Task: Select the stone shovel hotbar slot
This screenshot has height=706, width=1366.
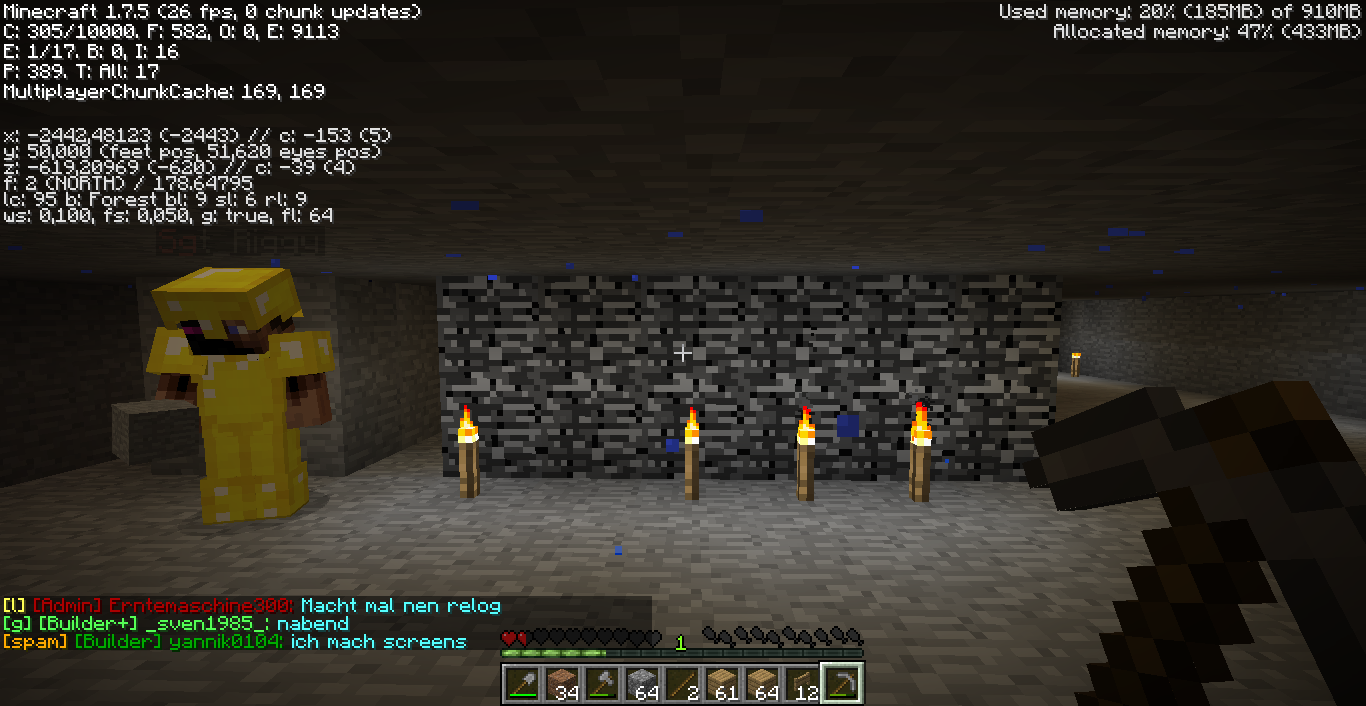Action: (x=522, y=684)
